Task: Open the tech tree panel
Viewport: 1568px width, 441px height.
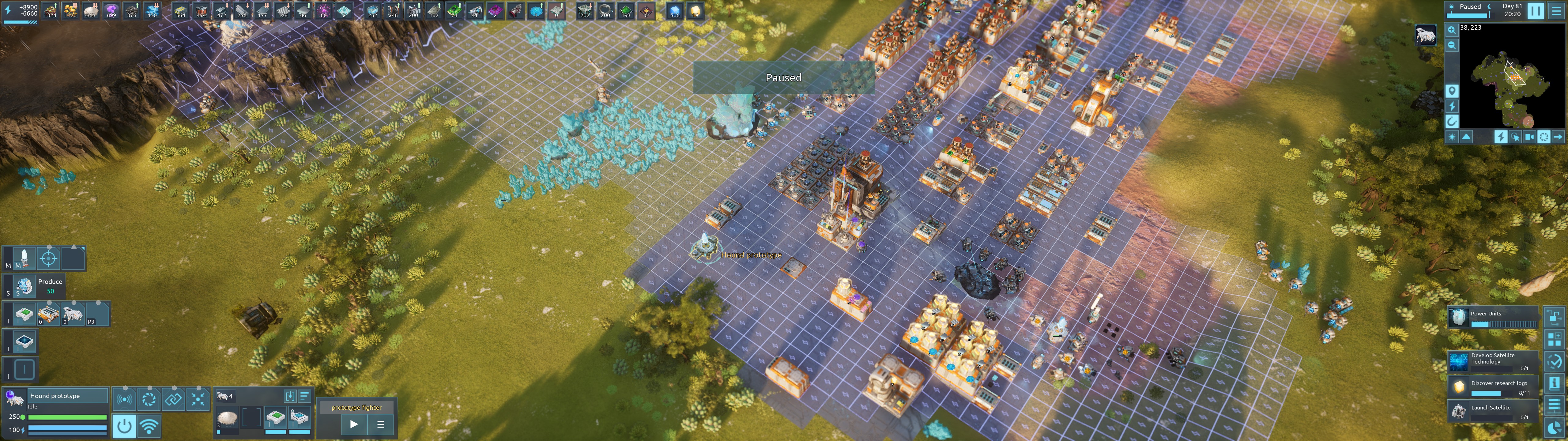Action: (1554, 318)
